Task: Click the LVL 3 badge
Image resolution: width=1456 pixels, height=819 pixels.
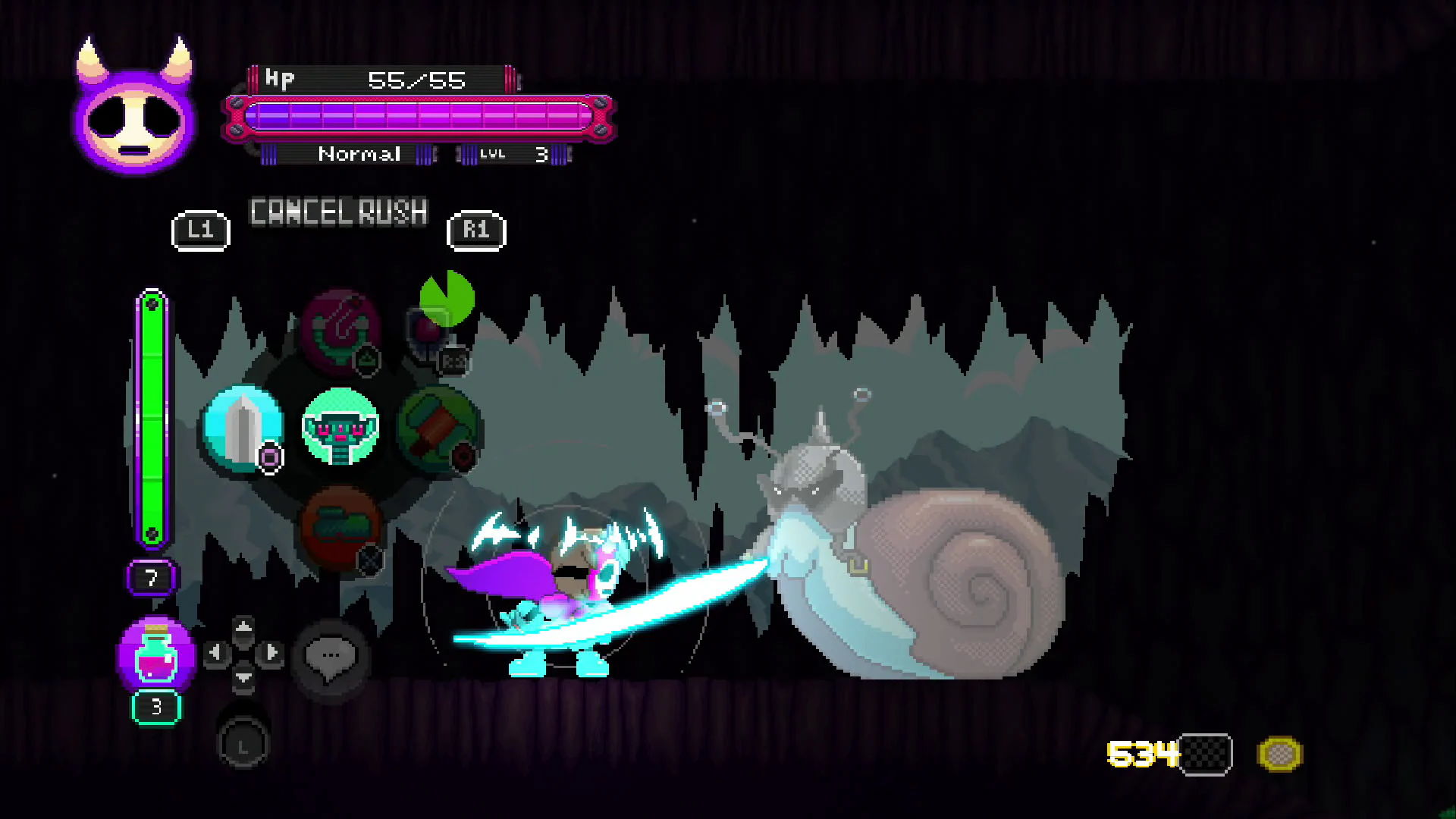Action: tap(514, 154)
